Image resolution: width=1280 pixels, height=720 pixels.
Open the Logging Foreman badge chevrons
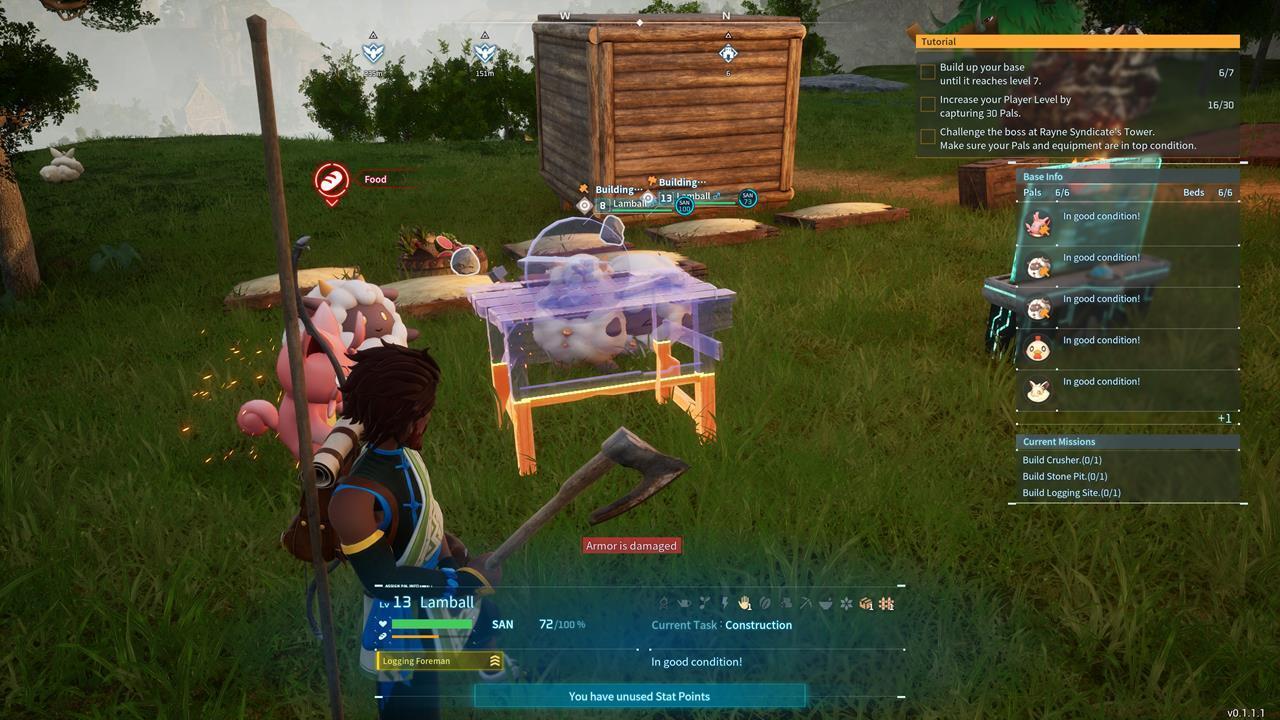(495, 660)
